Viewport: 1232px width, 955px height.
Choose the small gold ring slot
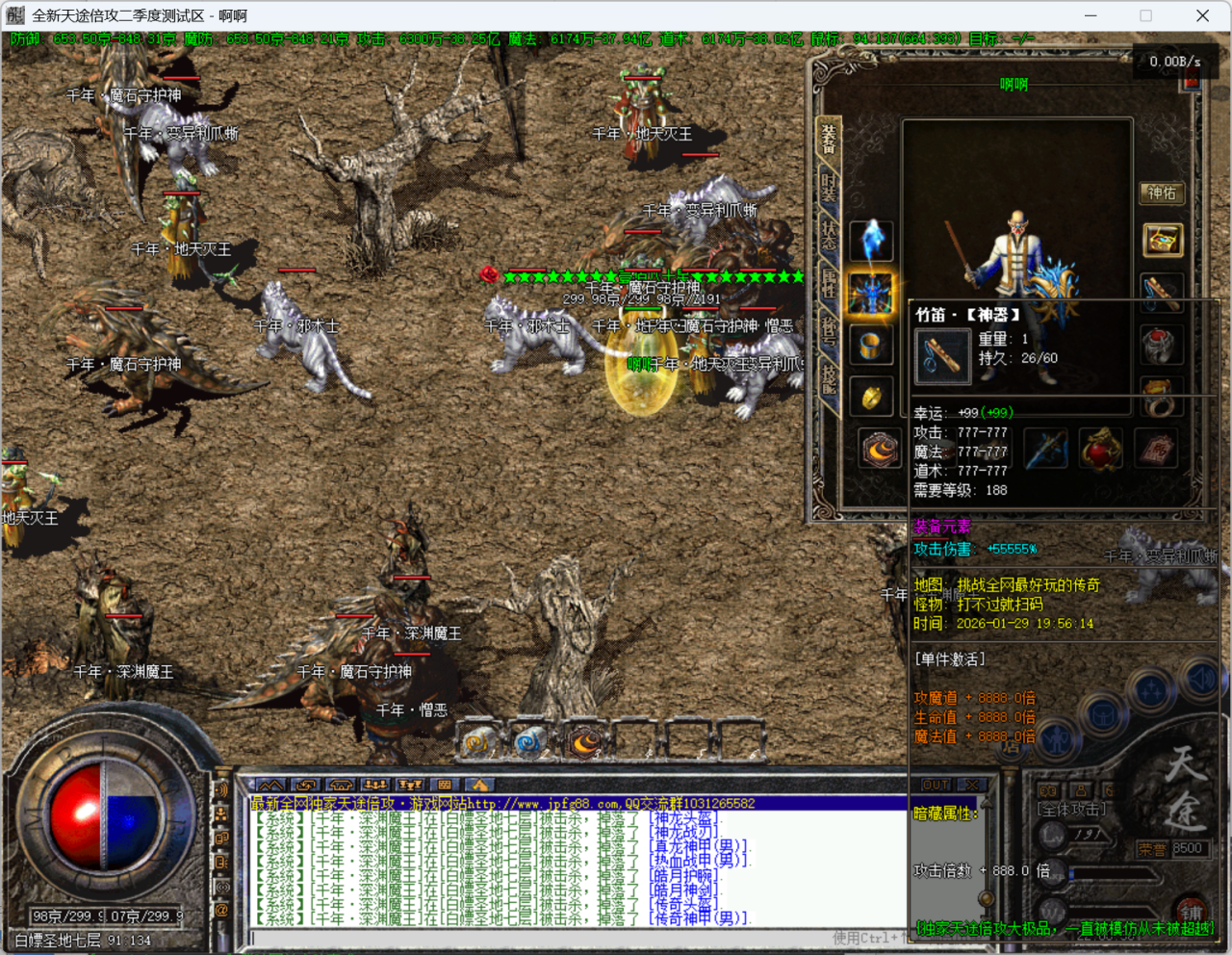coord(871,396)
